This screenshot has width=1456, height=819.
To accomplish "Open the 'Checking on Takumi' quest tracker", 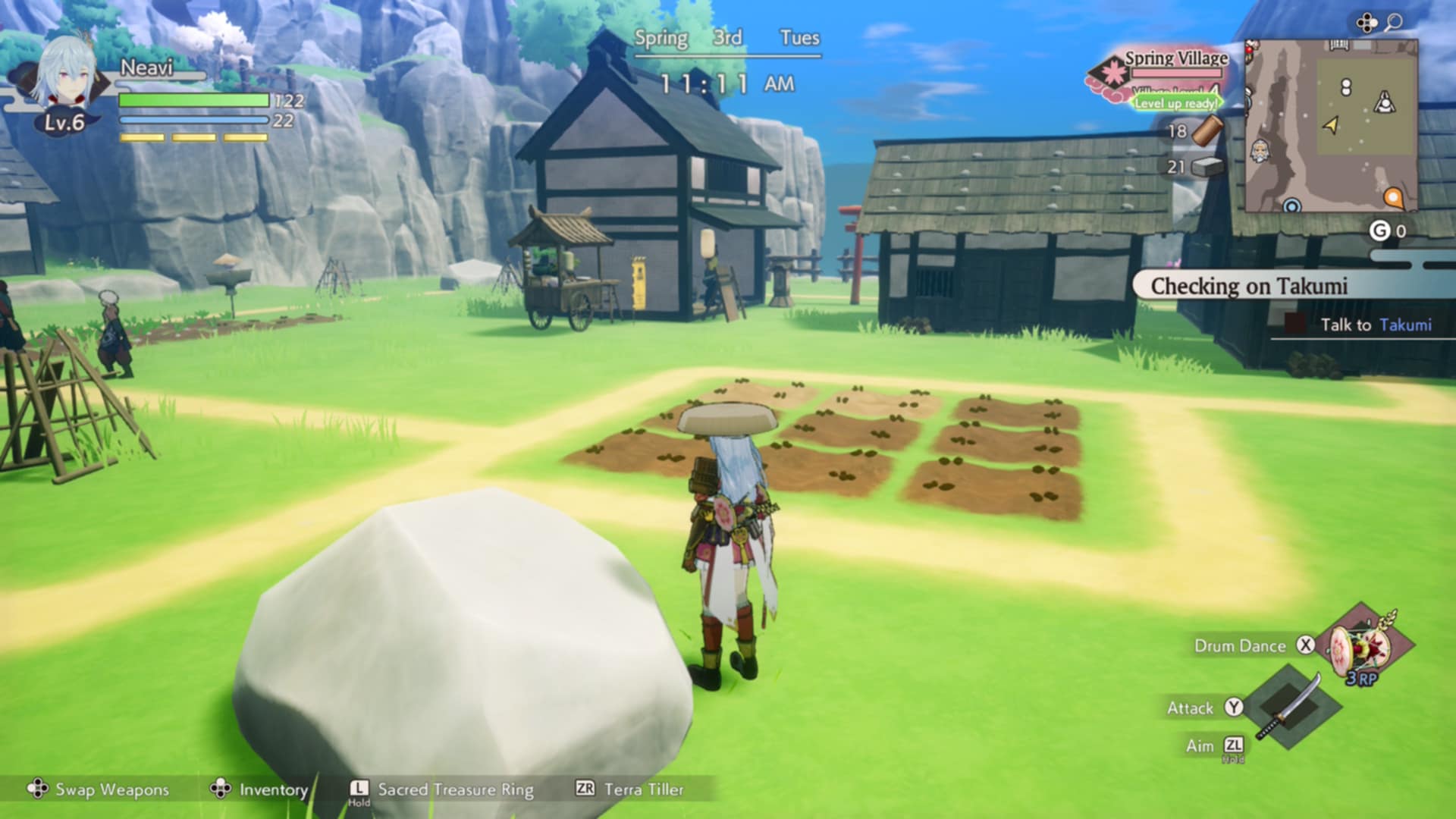I will [1248, 287].
